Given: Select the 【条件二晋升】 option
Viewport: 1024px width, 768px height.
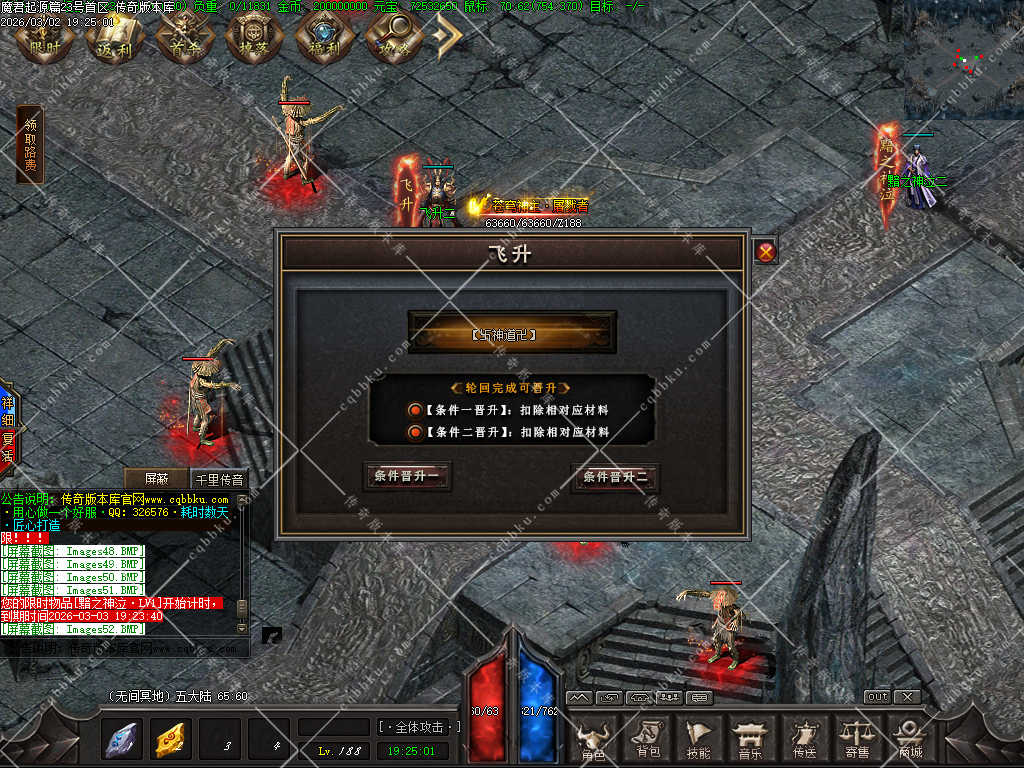Looking at the screenshot, I should 415,432.
